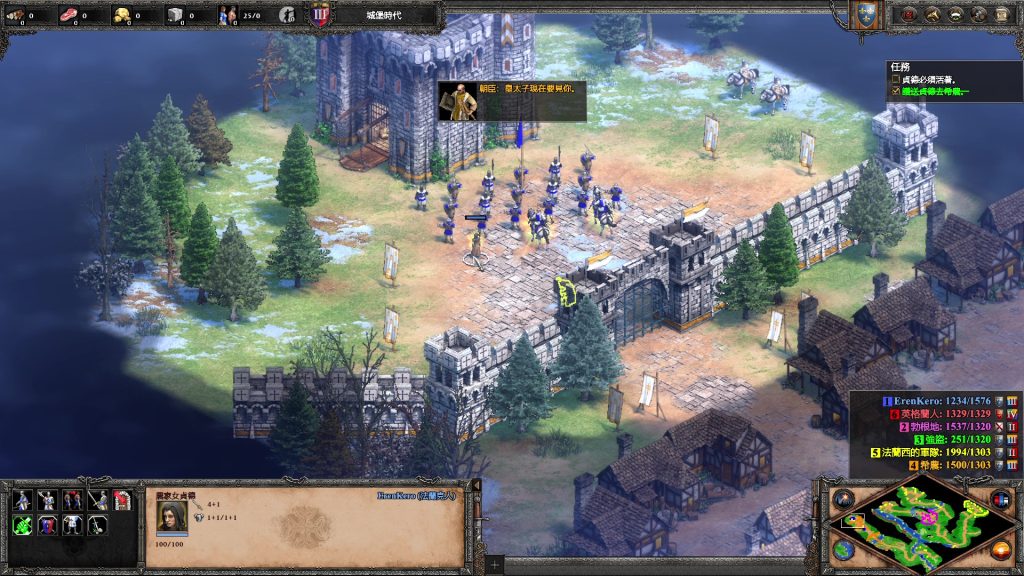Viewport: 1024px width, 576px height.
Task: Activate the Patrol command icon
Action: click(x=21, y=500)
